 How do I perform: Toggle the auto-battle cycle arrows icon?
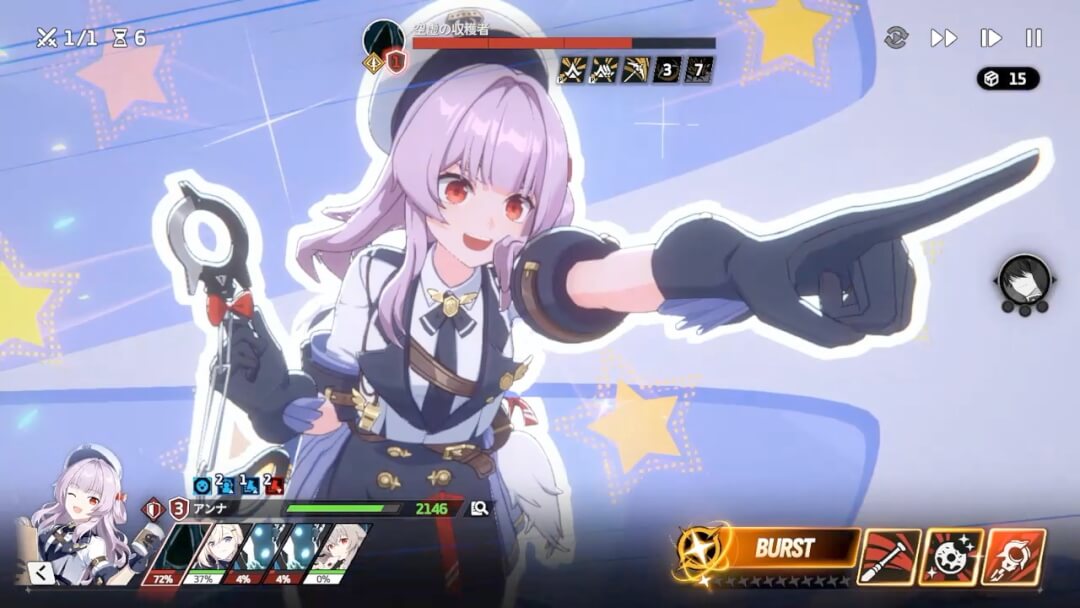(896, 38)
